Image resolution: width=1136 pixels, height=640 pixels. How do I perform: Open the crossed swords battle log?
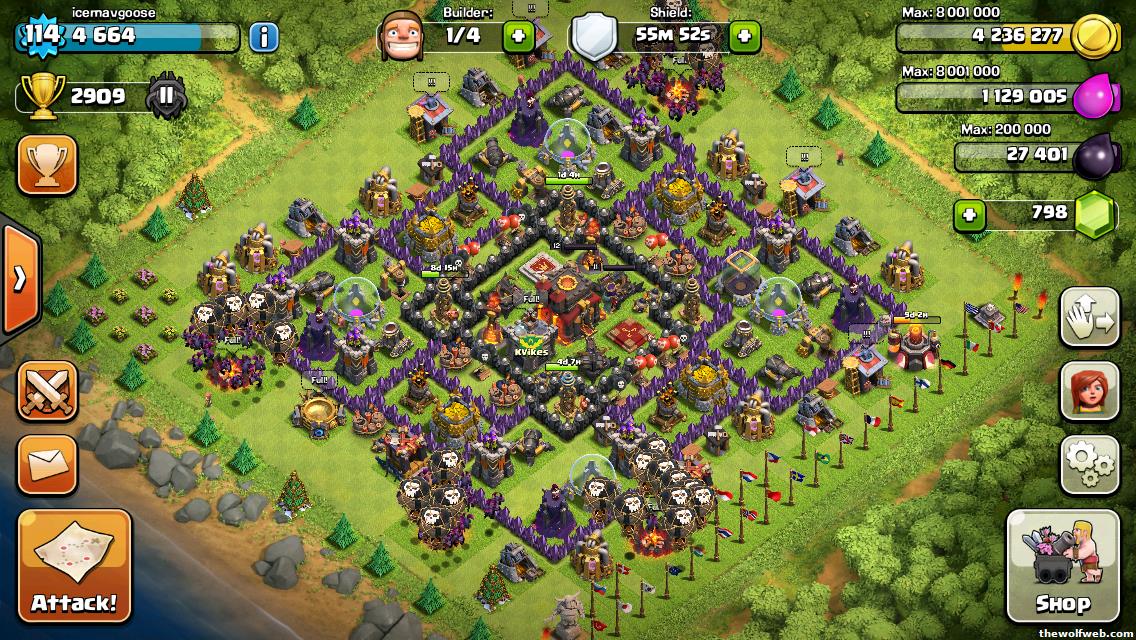[x=46, y=392]
